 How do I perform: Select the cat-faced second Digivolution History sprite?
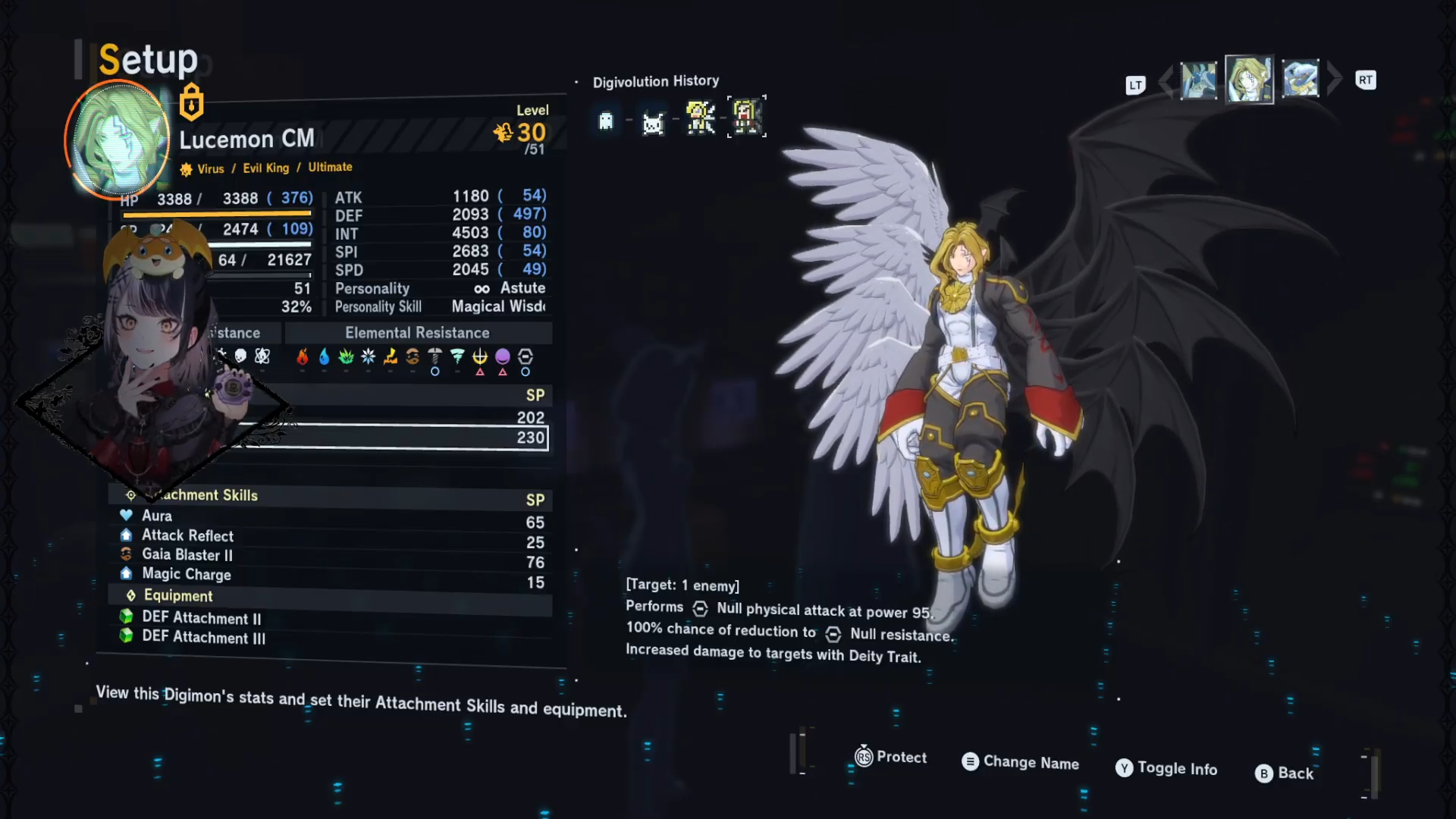pos(653,123)
